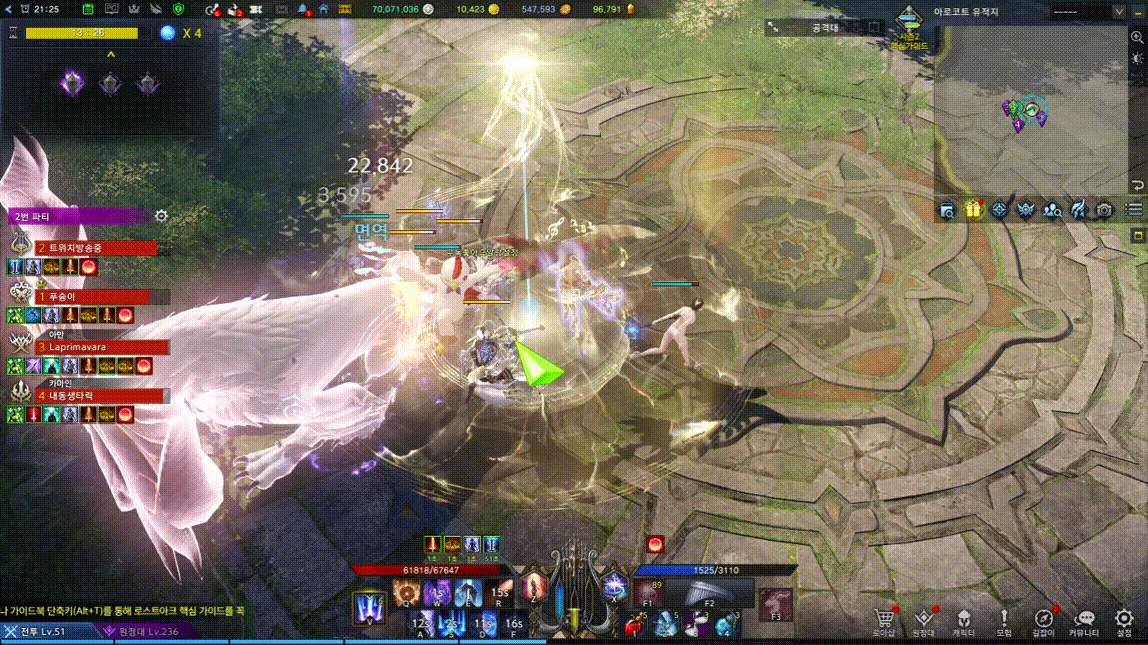Open the Settings (설정) menu
The height and width of the screenshot is (645, 1148).
pyautogui.click(x=1124, y=621)
